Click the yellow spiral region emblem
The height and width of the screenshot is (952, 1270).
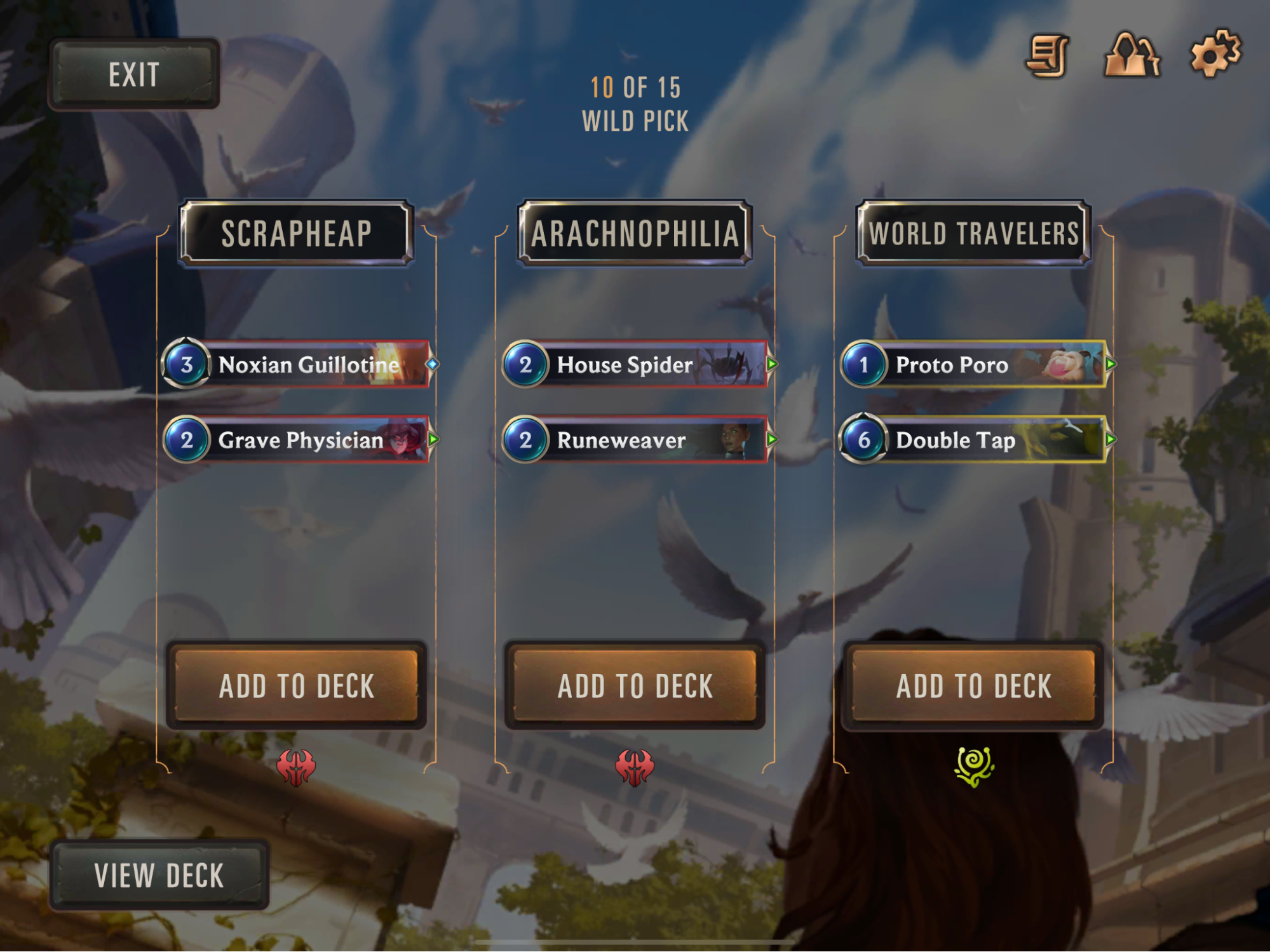tap(974, 766)
